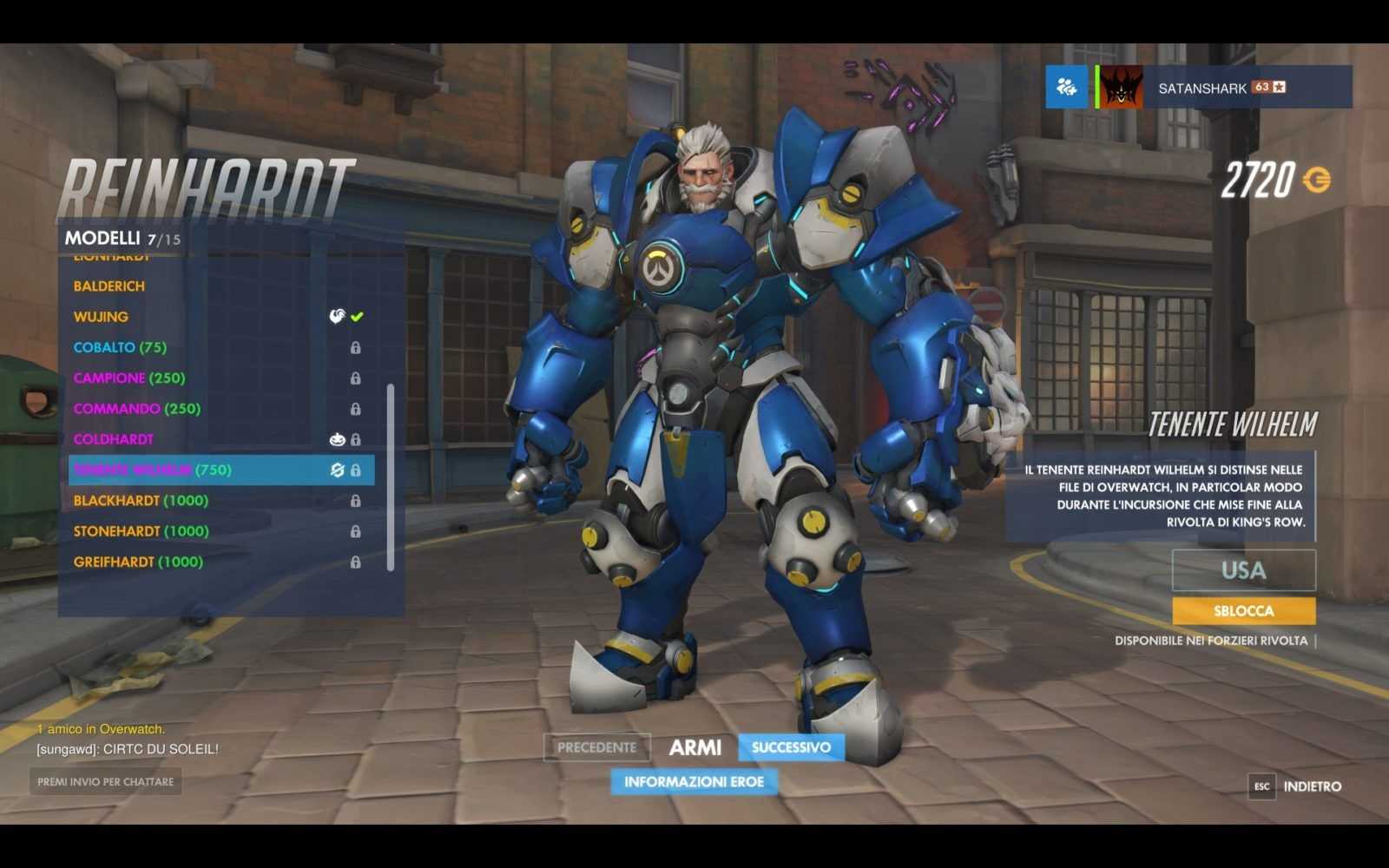
Task: Advance with the Successivo button
Action: (791, 747)
